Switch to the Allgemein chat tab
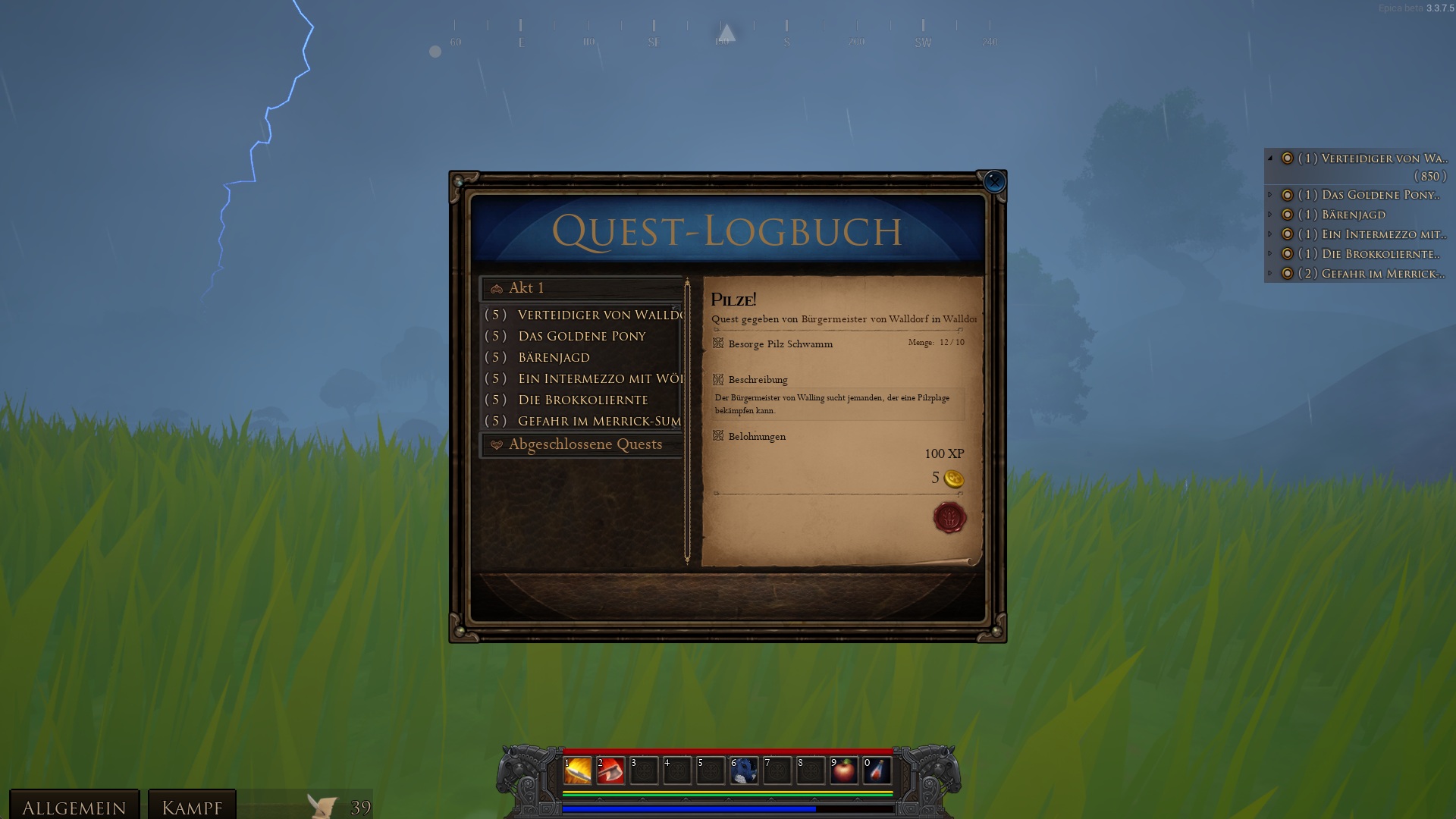The width and height of the screenshot is (1456, 819). tap(74, 807)
